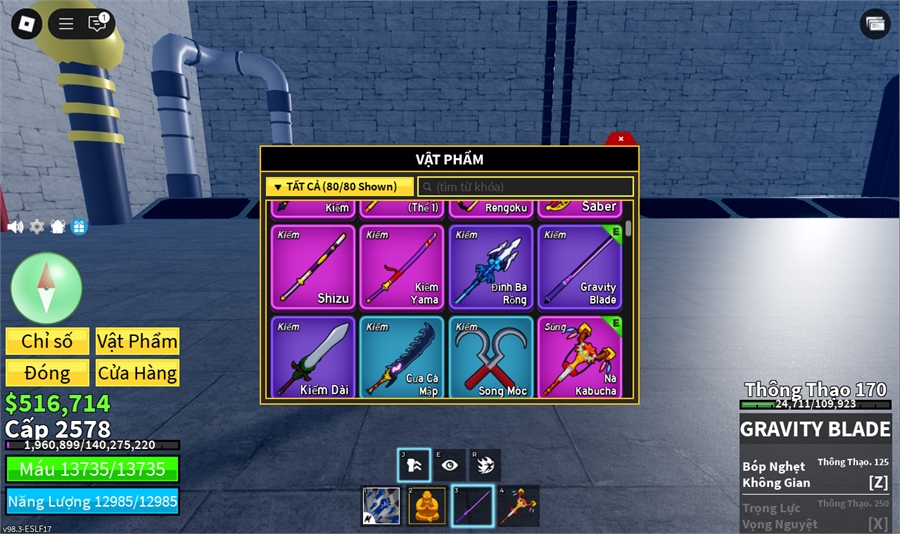The image size is (900, 534).
Task: Click the Đóng button
Action: click(x=47, y=373)
